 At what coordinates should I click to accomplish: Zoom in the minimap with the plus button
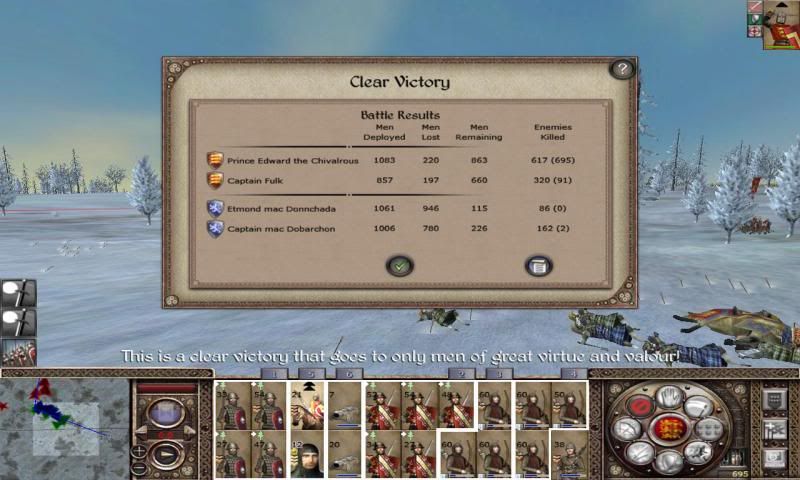click(139, 451)
